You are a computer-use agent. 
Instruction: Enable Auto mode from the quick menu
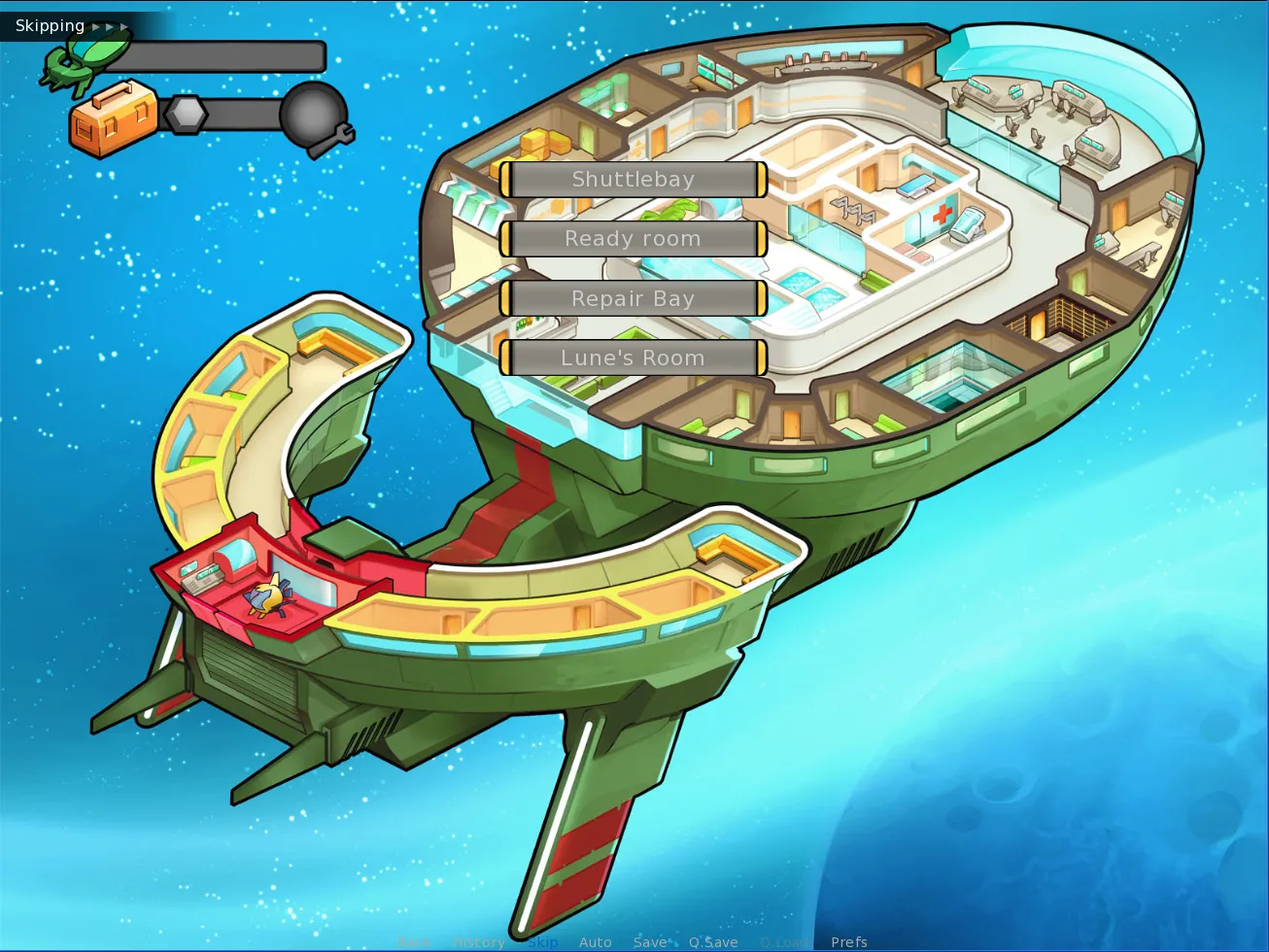click(x=595, y=941)
